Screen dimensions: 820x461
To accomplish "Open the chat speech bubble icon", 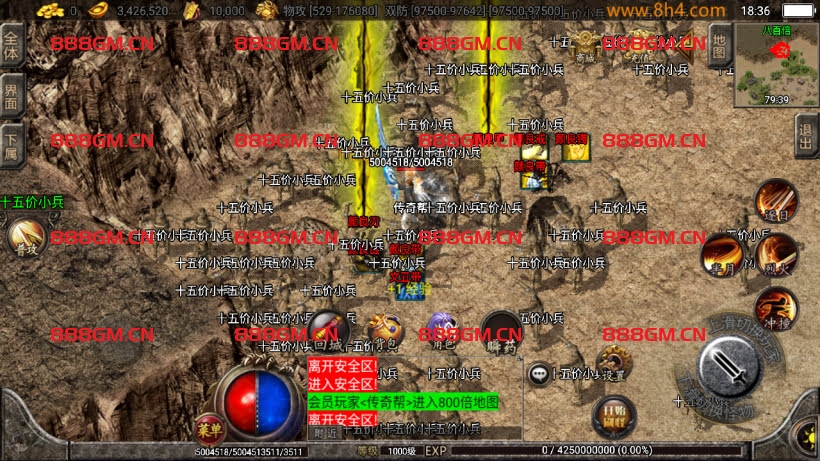I will (539, 373).
